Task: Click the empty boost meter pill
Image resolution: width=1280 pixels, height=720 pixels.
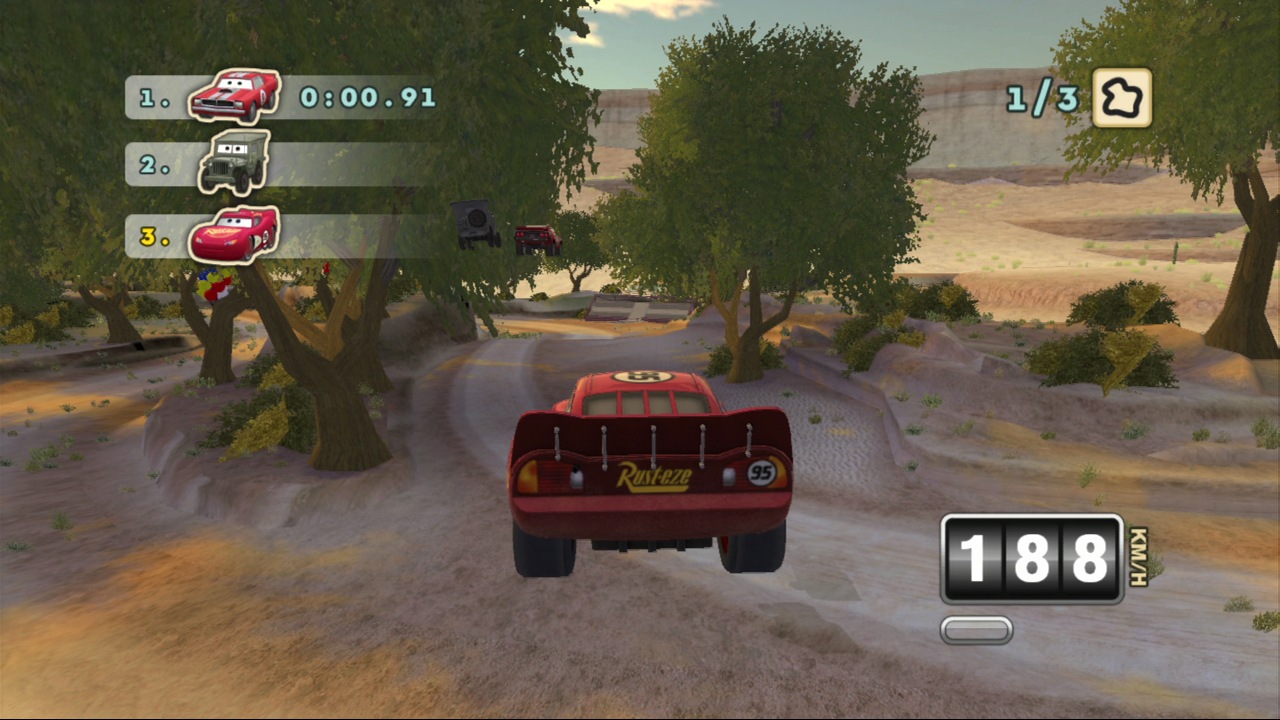Action: click(x=976, y=630)
